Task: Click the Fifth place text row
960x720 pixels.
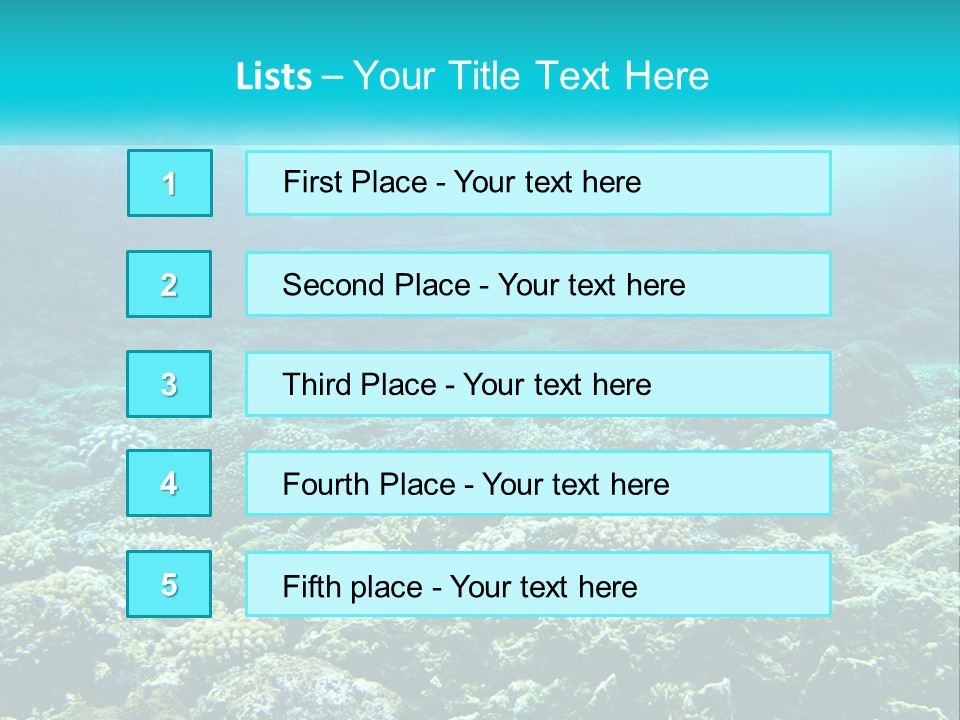Action: 538,585
